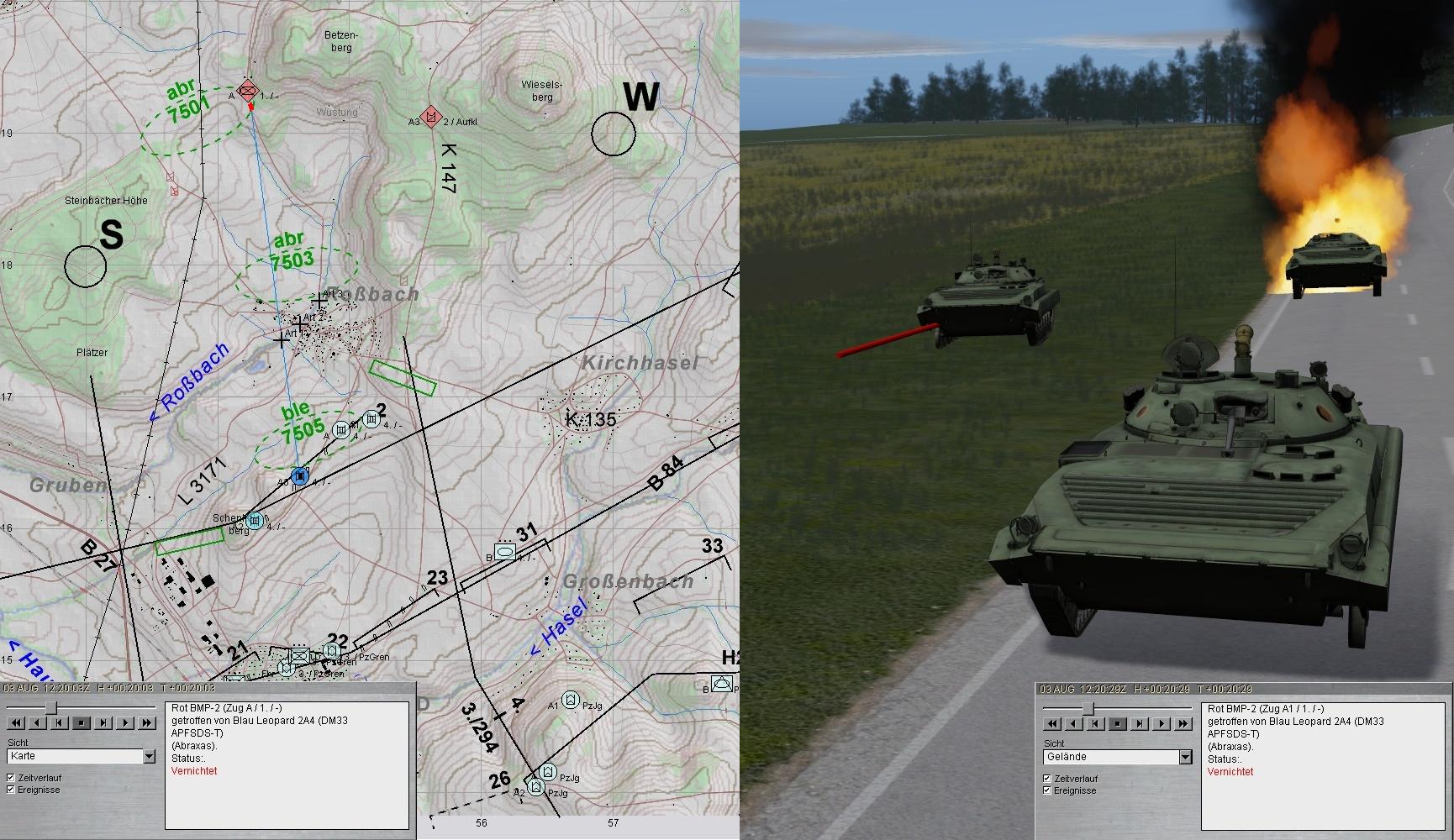Play the replay forward in the Karte panel

tap(125, 722)
